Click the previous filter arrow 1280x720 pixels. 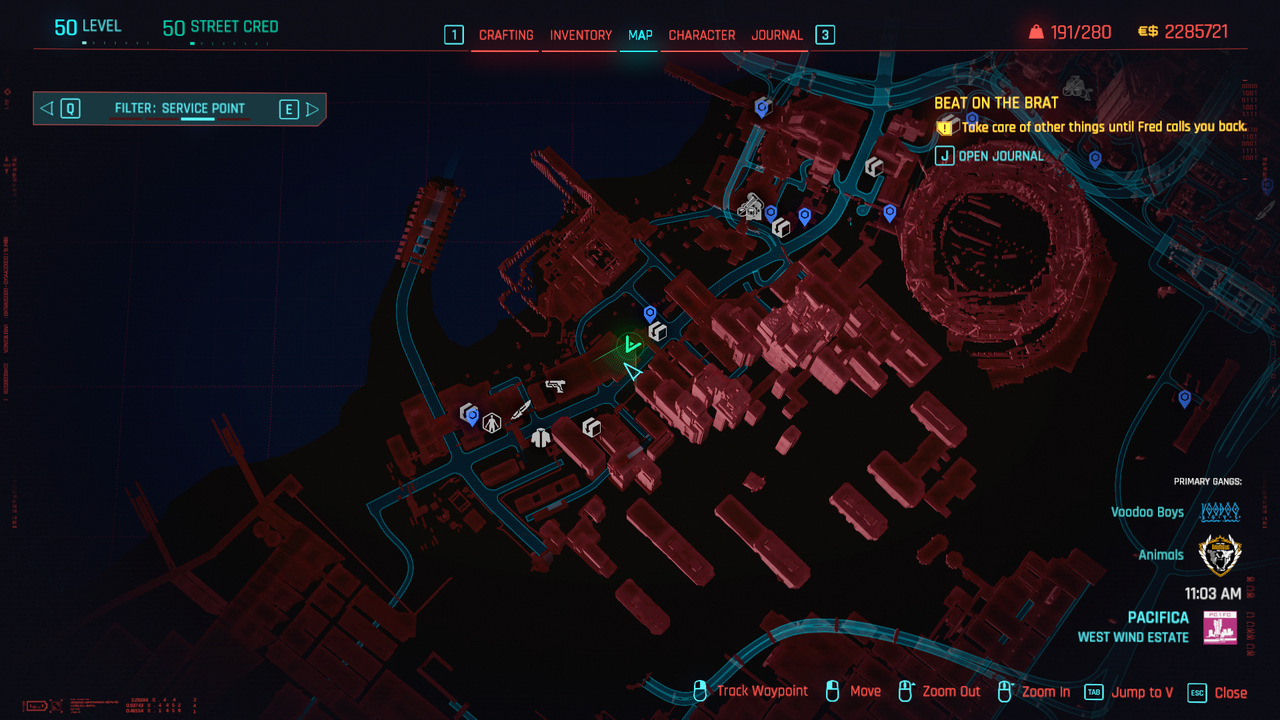pos(47,109)
